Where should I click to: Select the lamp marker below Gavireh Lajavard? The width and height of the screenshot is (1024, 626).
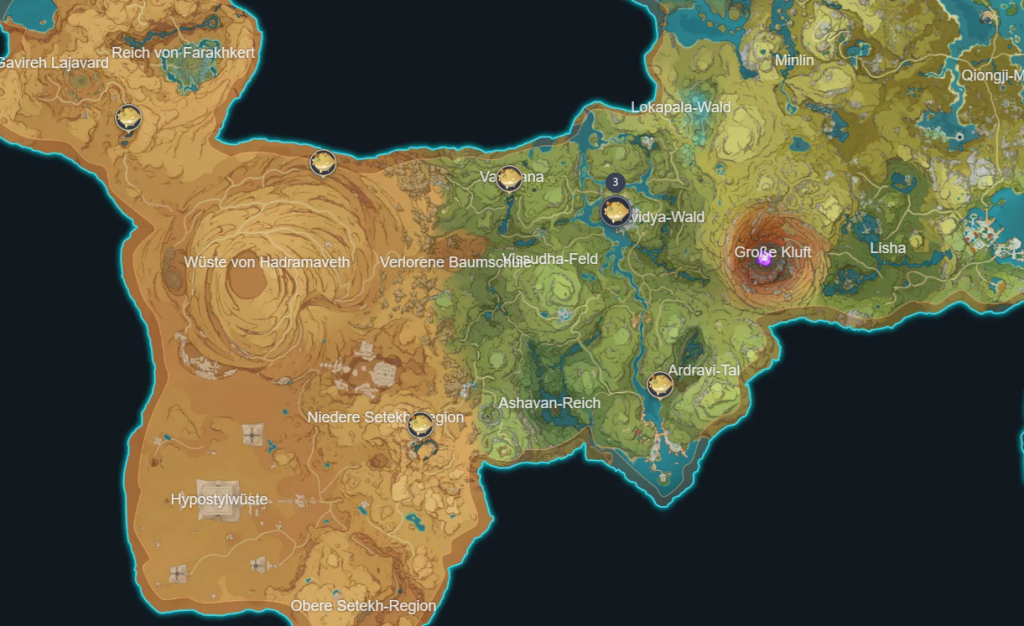click(128, 118)
